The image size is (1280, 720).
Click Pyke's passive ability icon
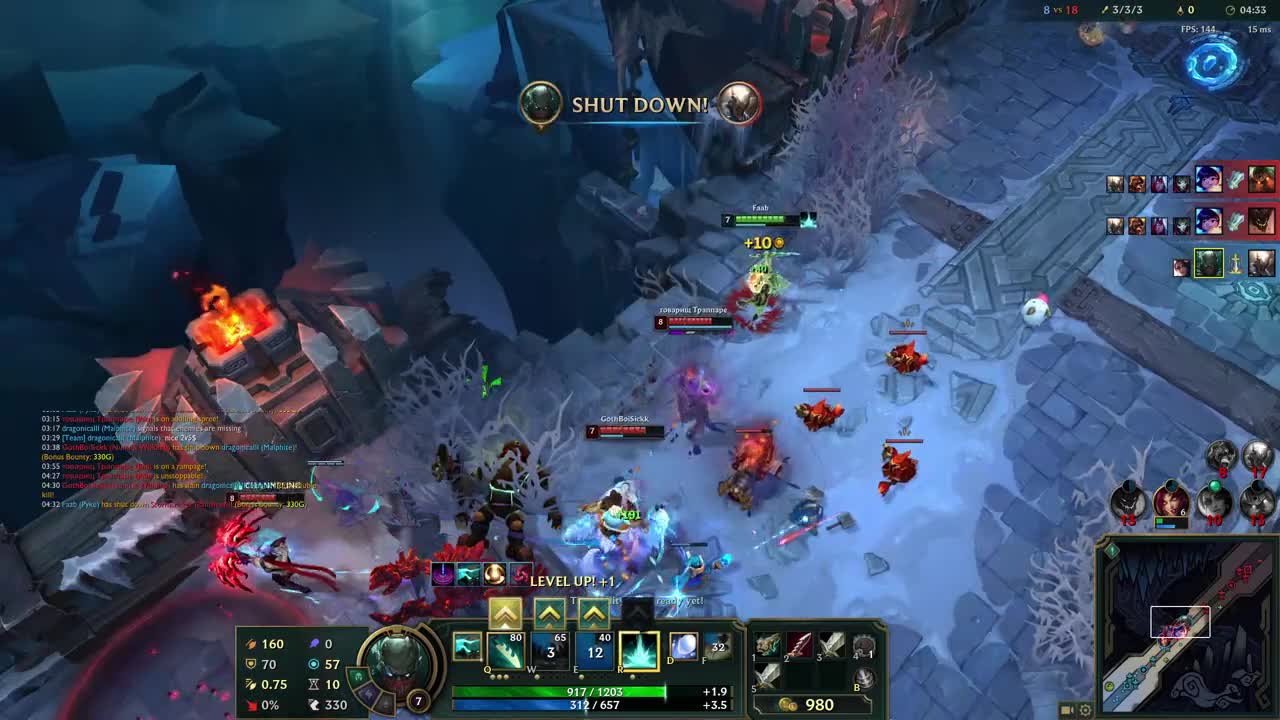pyautogui.click(x=467, y=647)
